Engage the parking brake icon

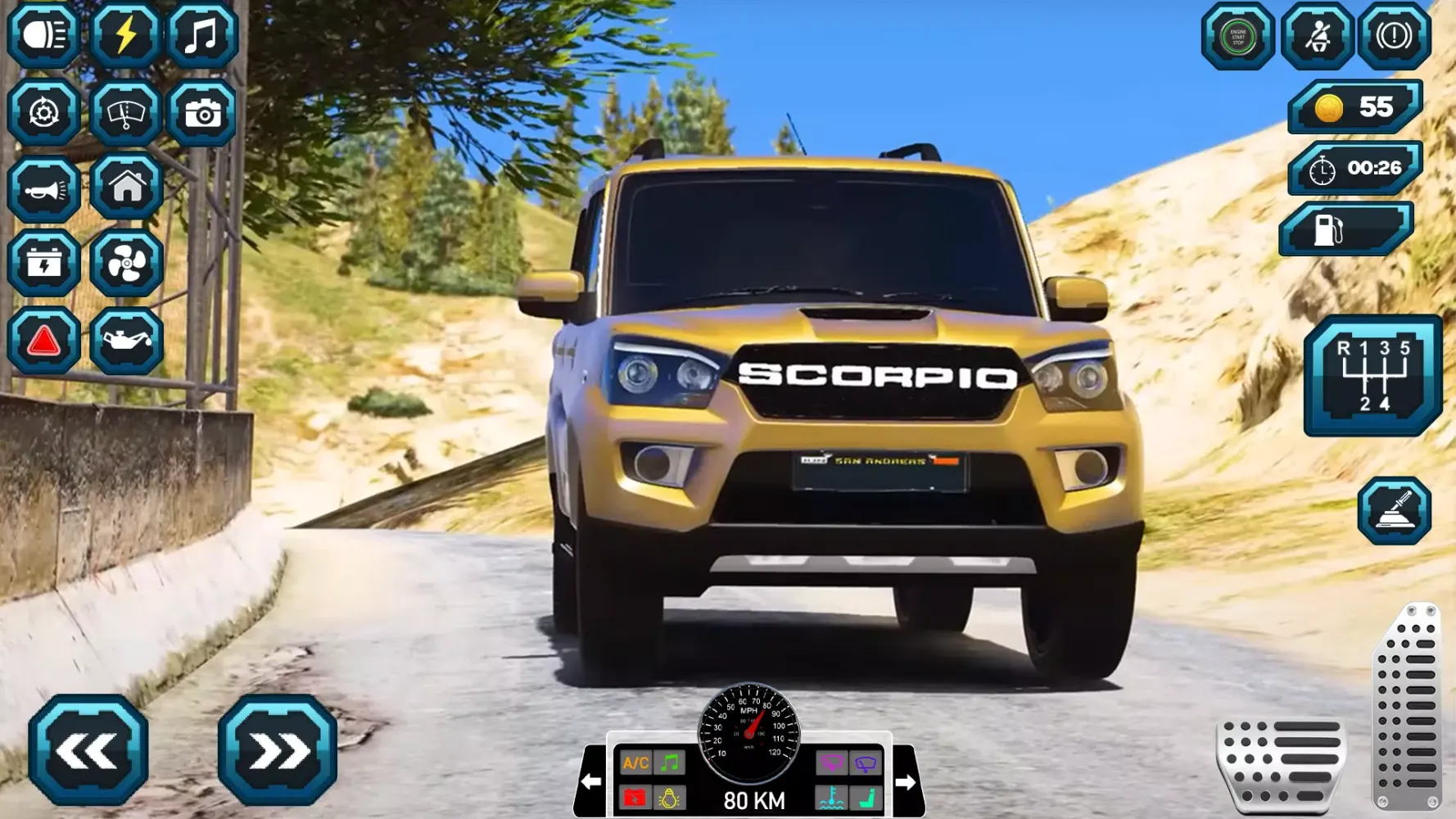(1394, 36)
